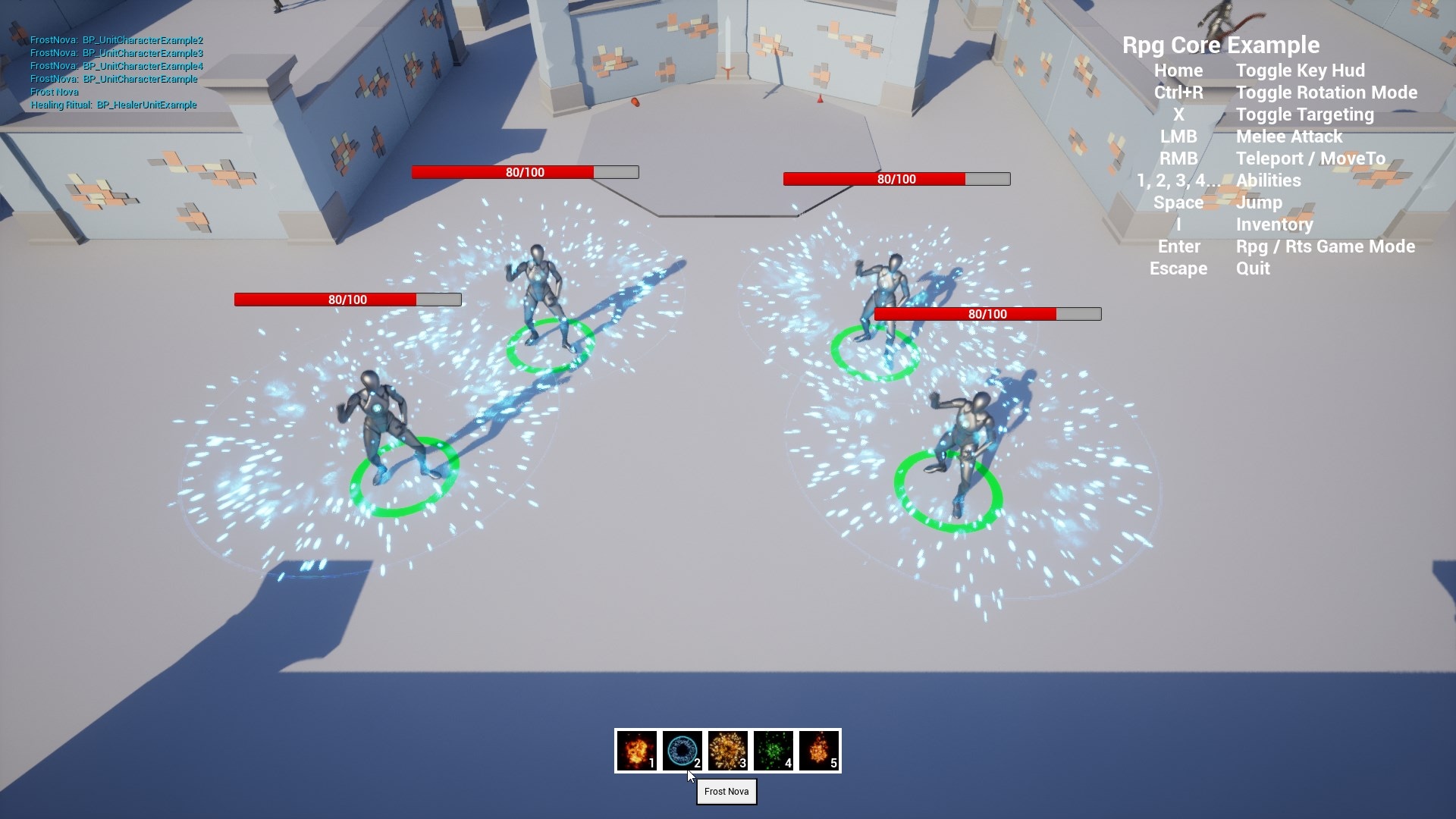Viewport: 1456px width, 819px height.
Task: Click 'Toggle Targeting' next to X
Action: point(1305,115)
